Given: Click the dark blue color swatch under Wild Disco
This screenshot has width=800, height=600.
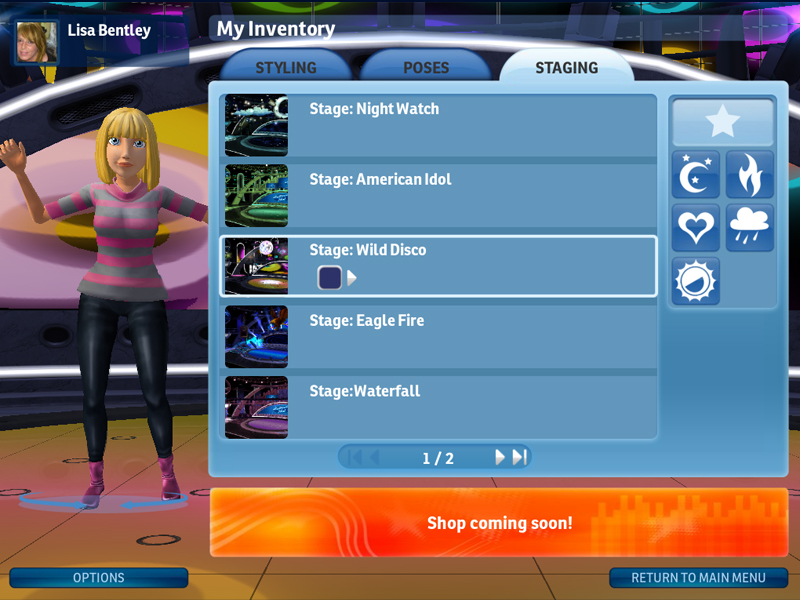Looking at the screenshot, I should pyautogui.click(x=330, y=278).
